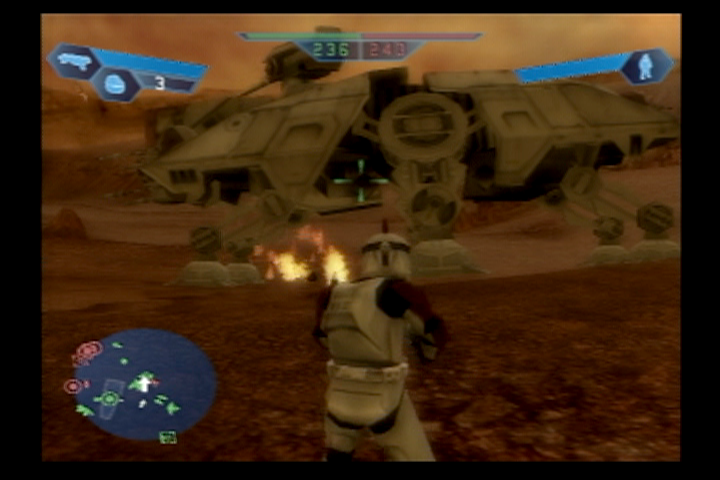Open the circular radar minimap

(145, 385)
